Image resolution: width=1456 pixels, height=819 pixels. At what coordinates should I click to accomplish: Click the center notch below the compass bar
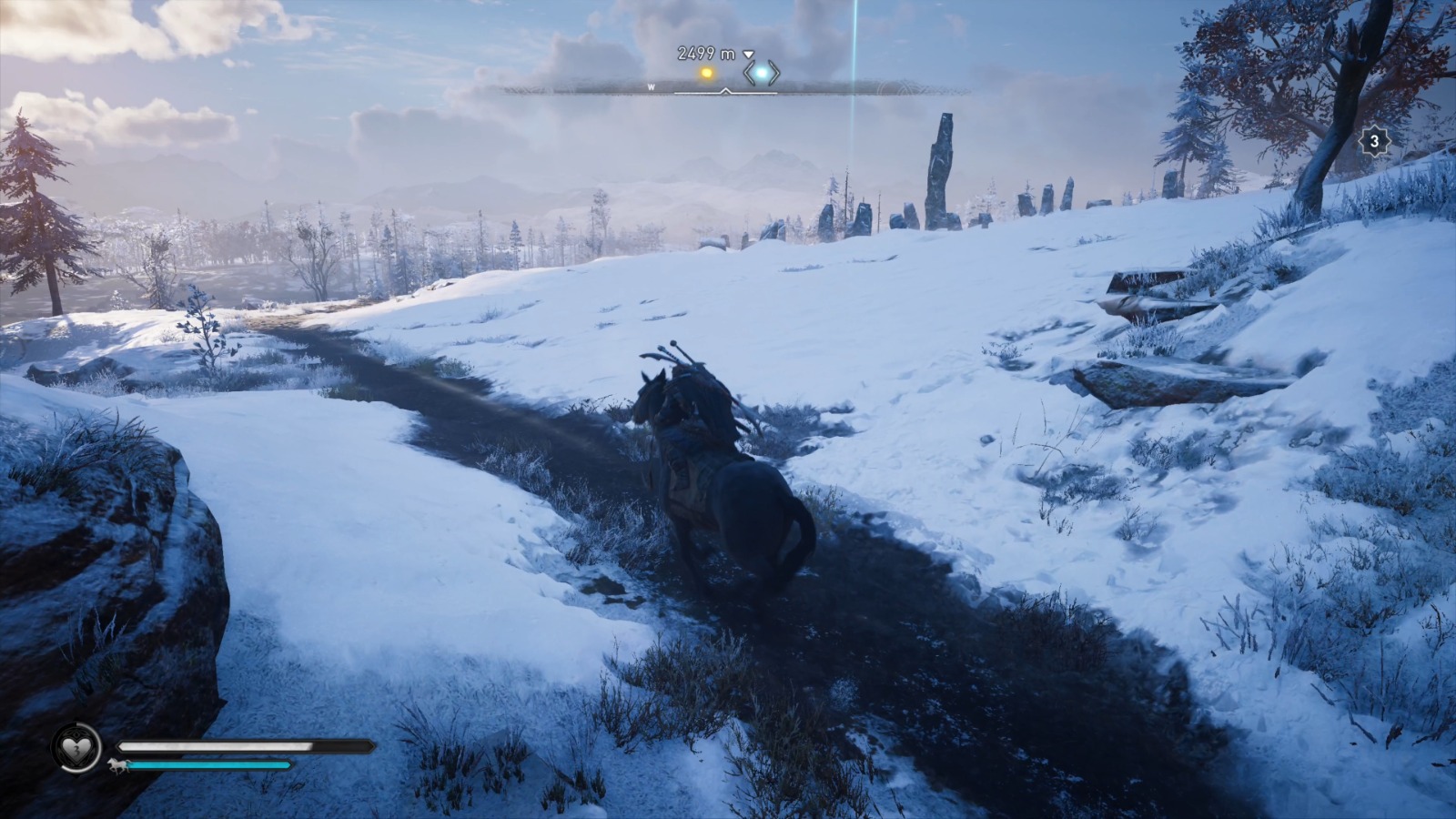click(726, 91)
